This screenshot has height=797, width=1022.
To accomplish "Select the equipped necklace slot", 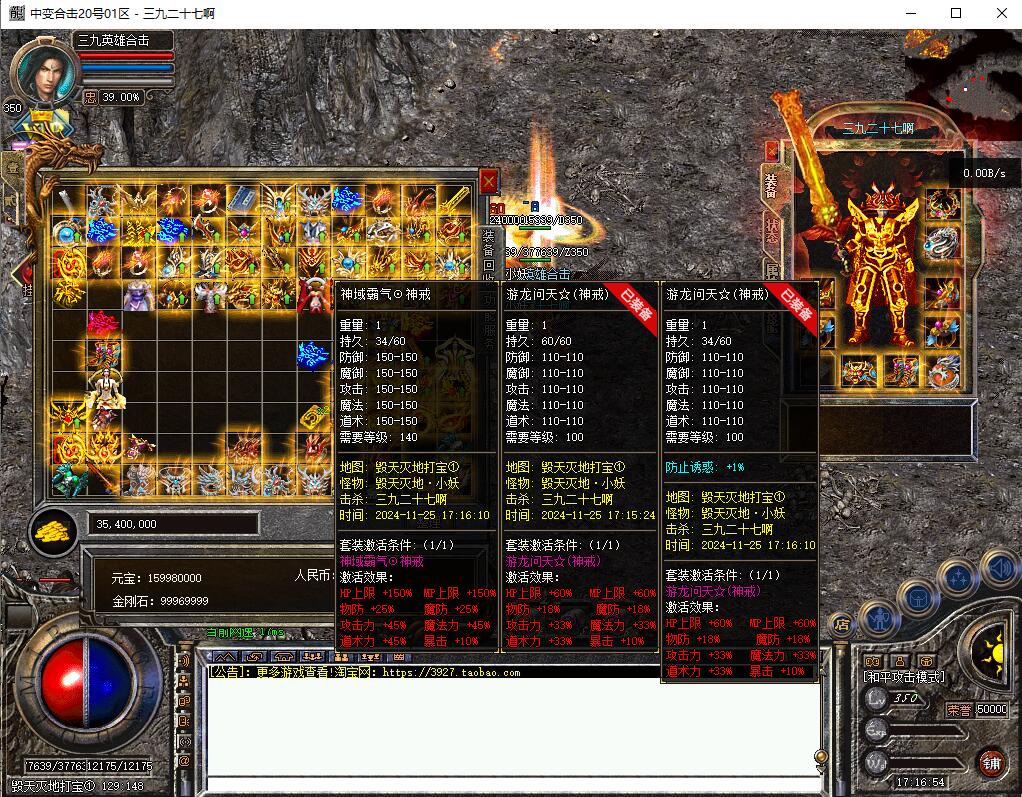I will point(941,204).
